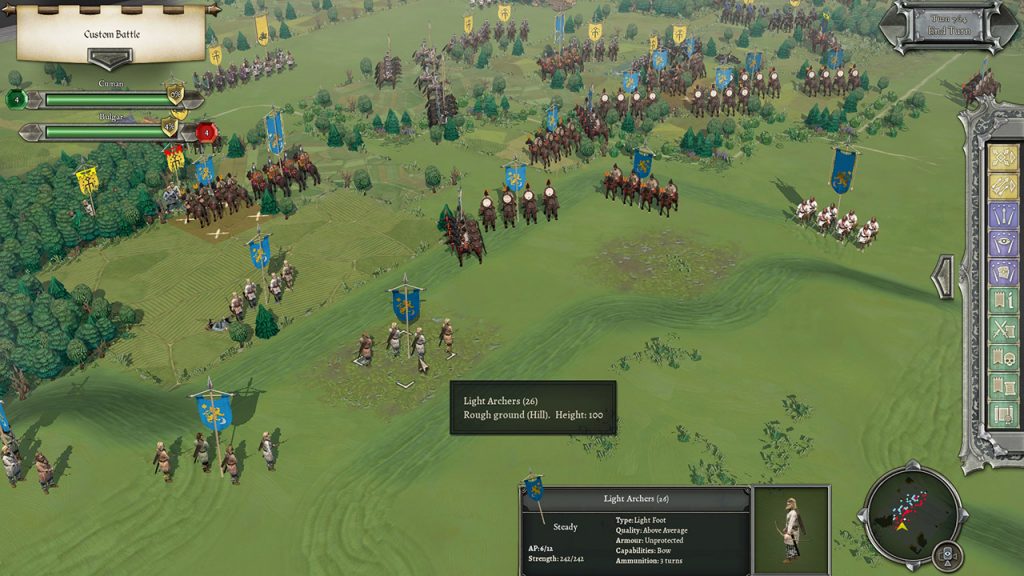Open the green skull casualties scroll icon

click(x=1002, y=358)
